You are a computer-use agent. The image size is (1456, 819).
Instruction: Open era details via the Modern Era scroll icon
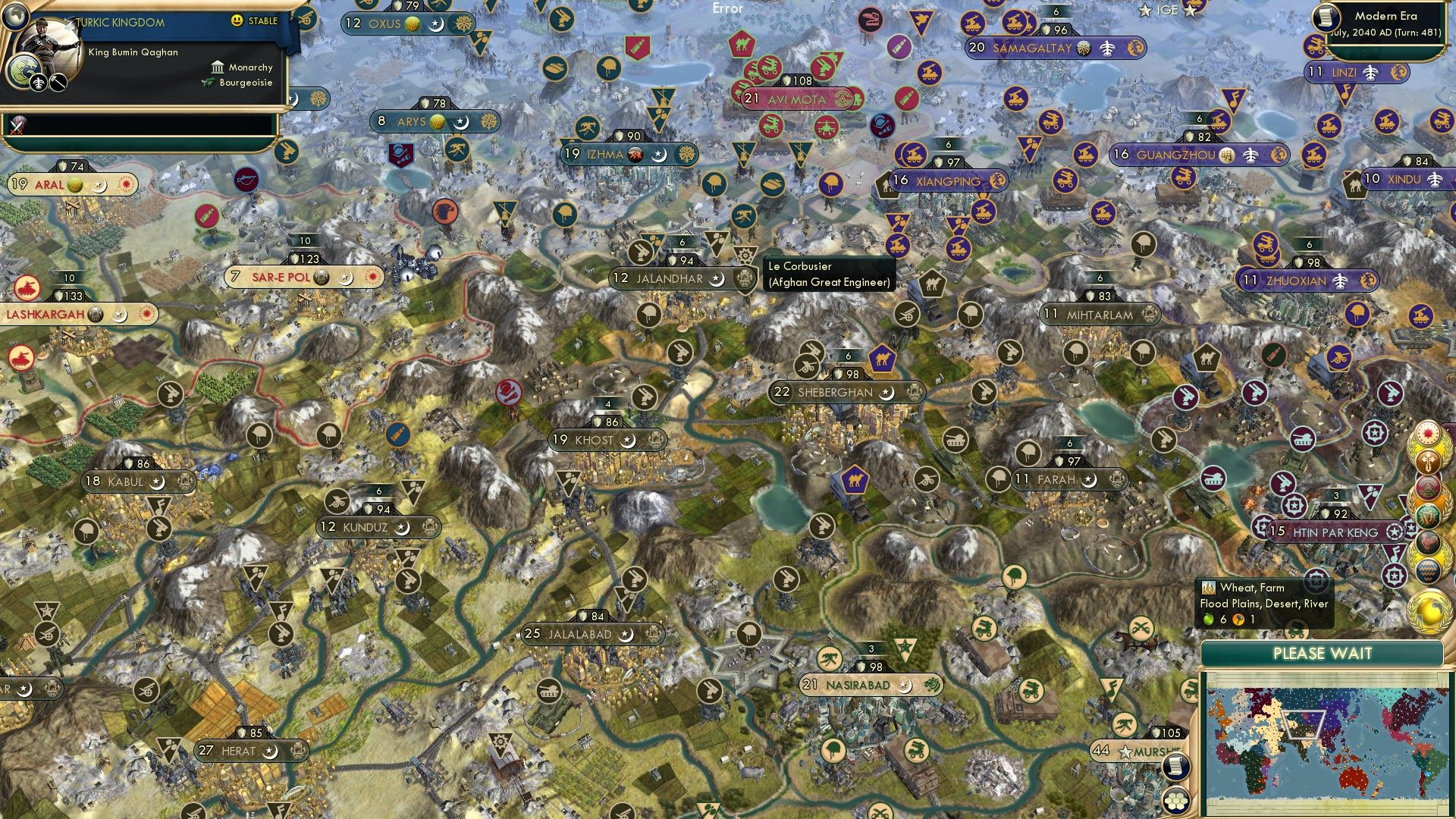pyautogui.click(x=1327, y=17)
